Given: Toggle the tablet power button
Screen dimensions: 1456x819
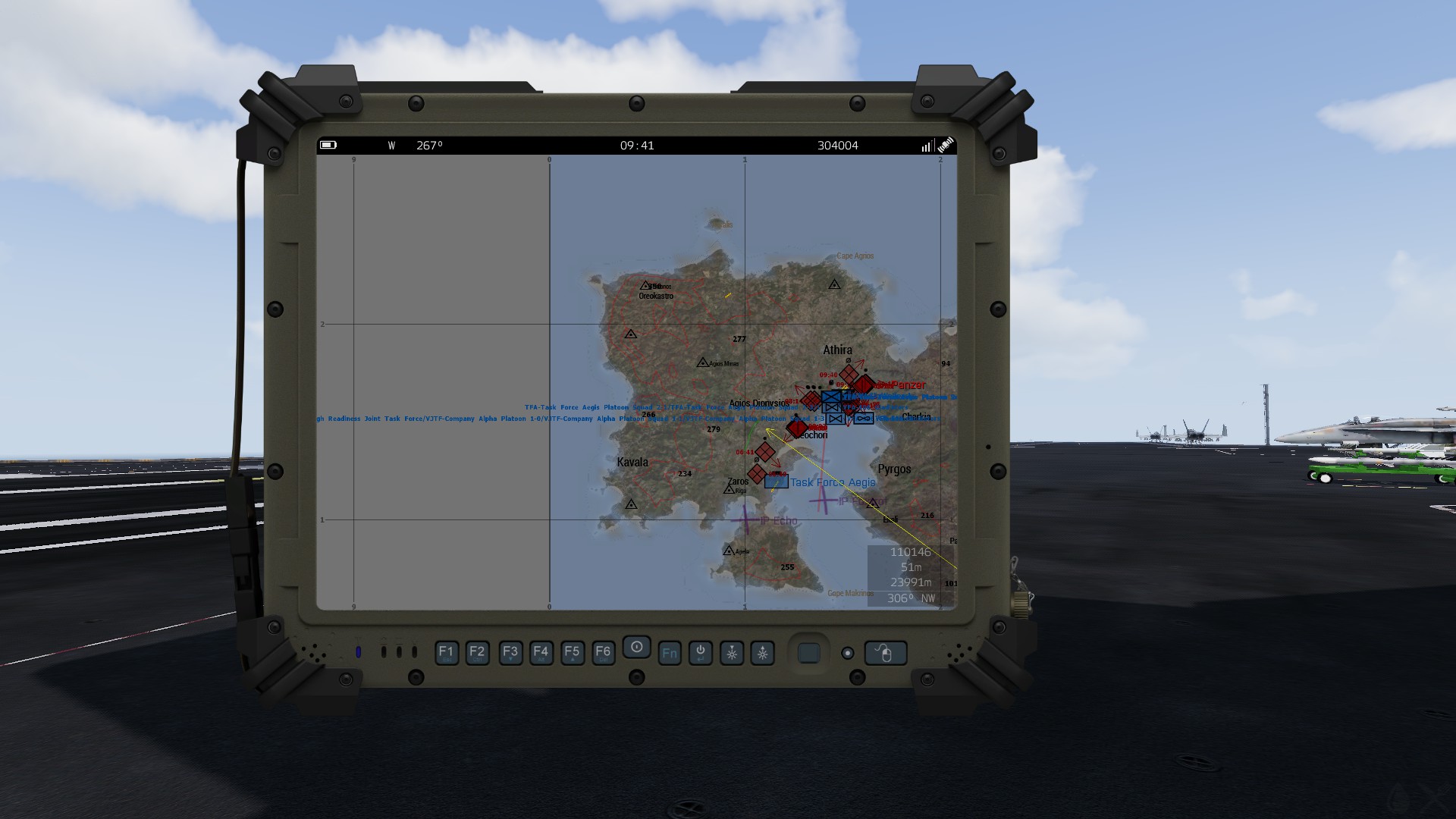Looking at the screenshot, I should (x=700, y=652).
